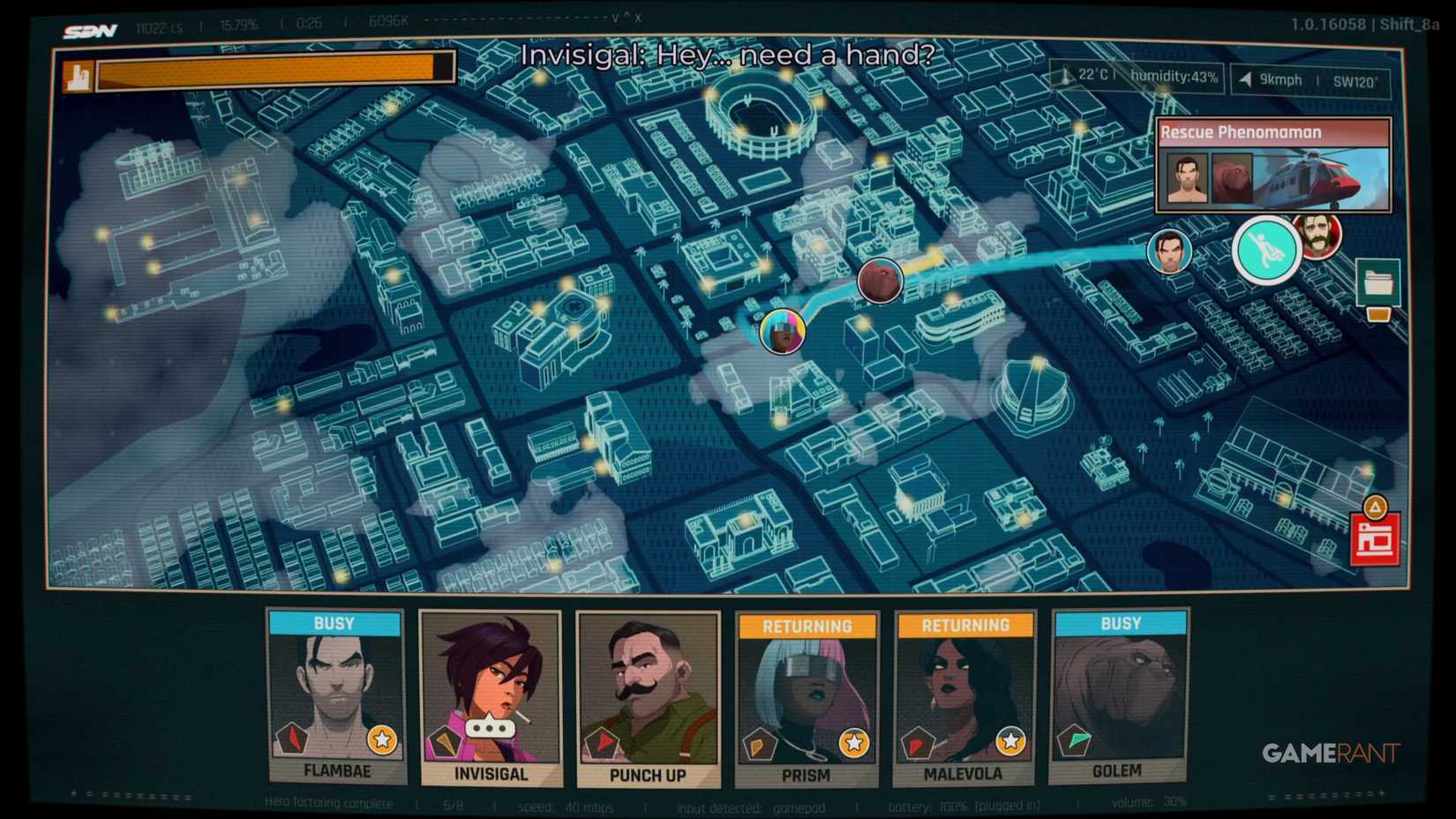Select the orange triangle alert badge
The image size is (1456, 819).
1377,505
